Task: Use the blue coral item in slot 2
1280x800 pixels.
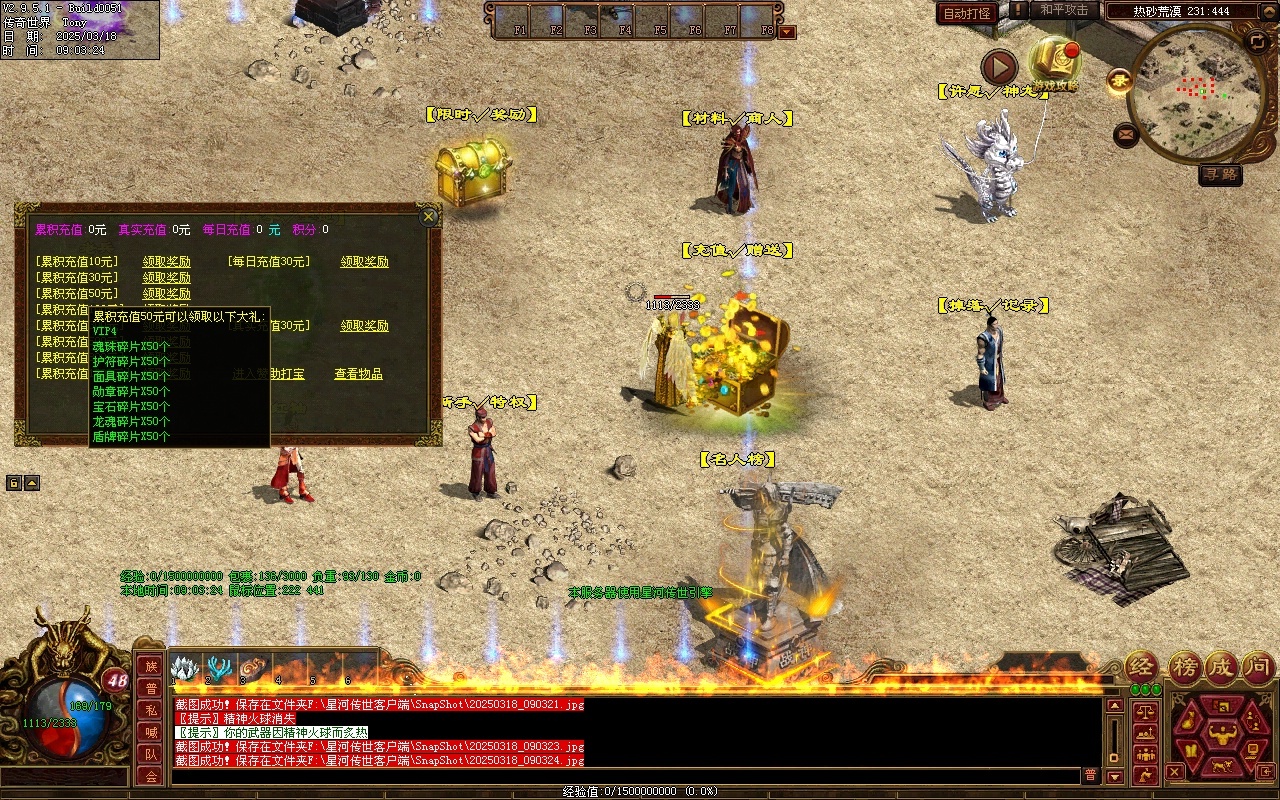Action: coord(219,668)
